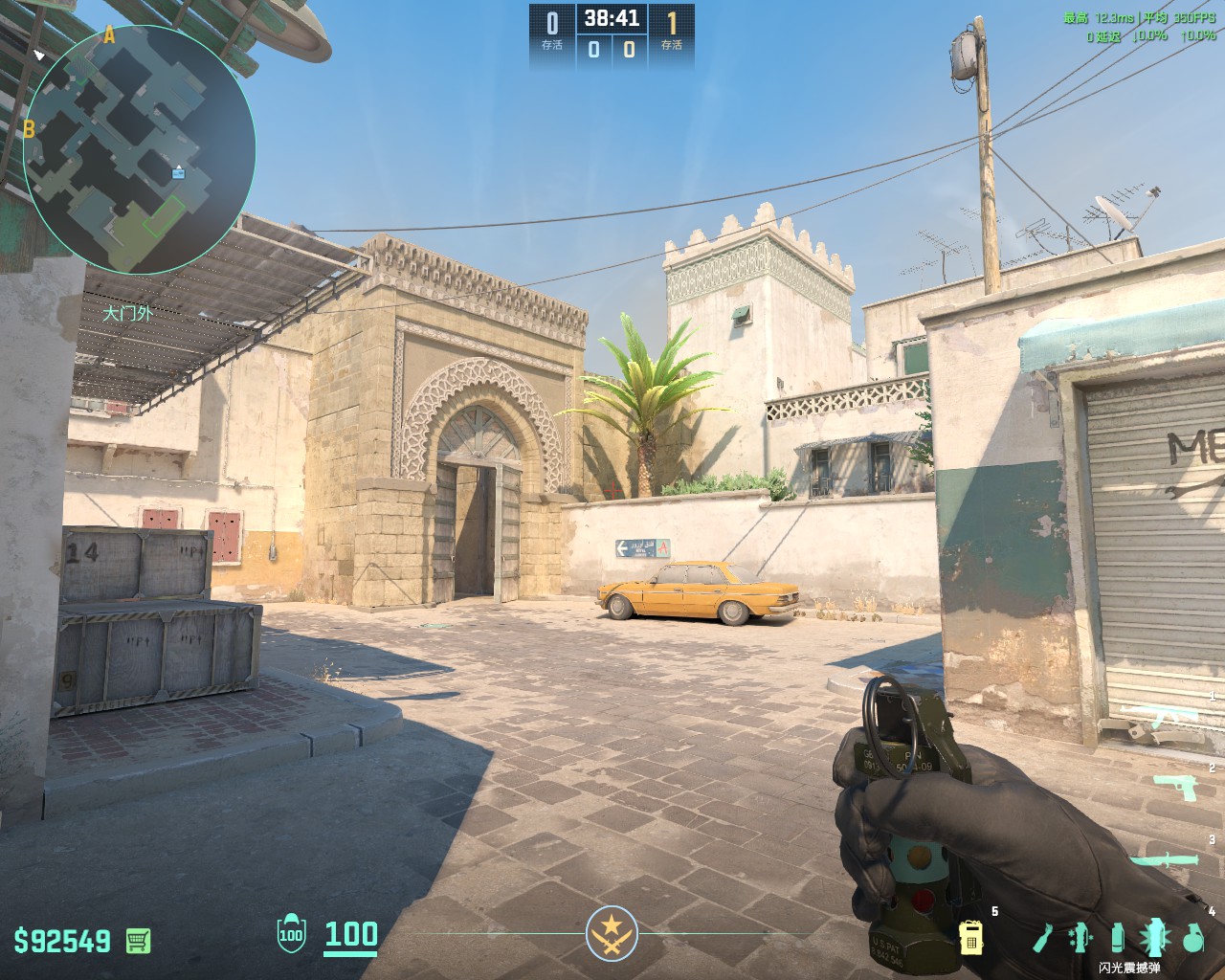Viewport: 1225px width, 980px height.
Task: Click the terrorist team emblem badge
Action: (x=612, y=932)
